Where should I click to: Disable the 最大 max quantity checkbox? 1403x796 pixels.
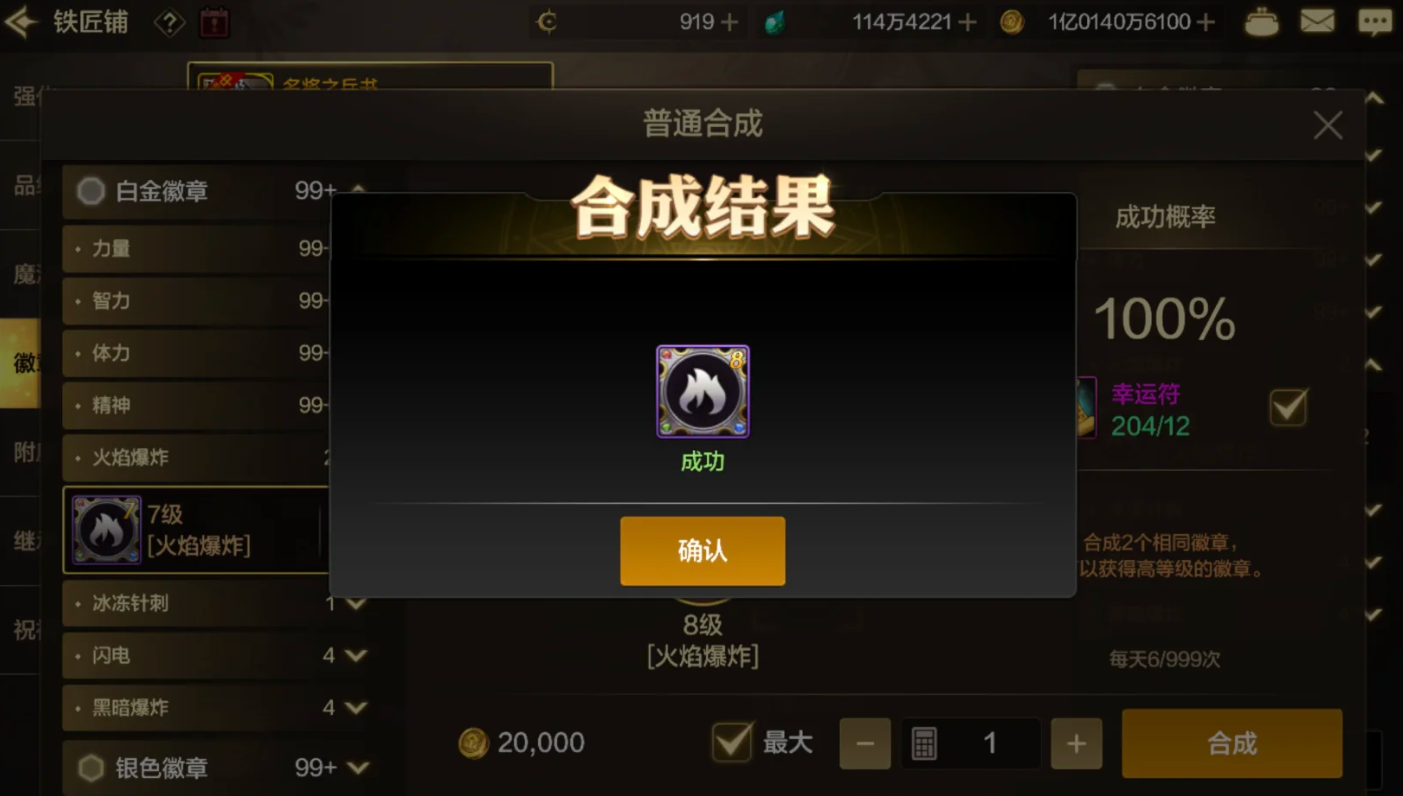(x=733, y=742)
